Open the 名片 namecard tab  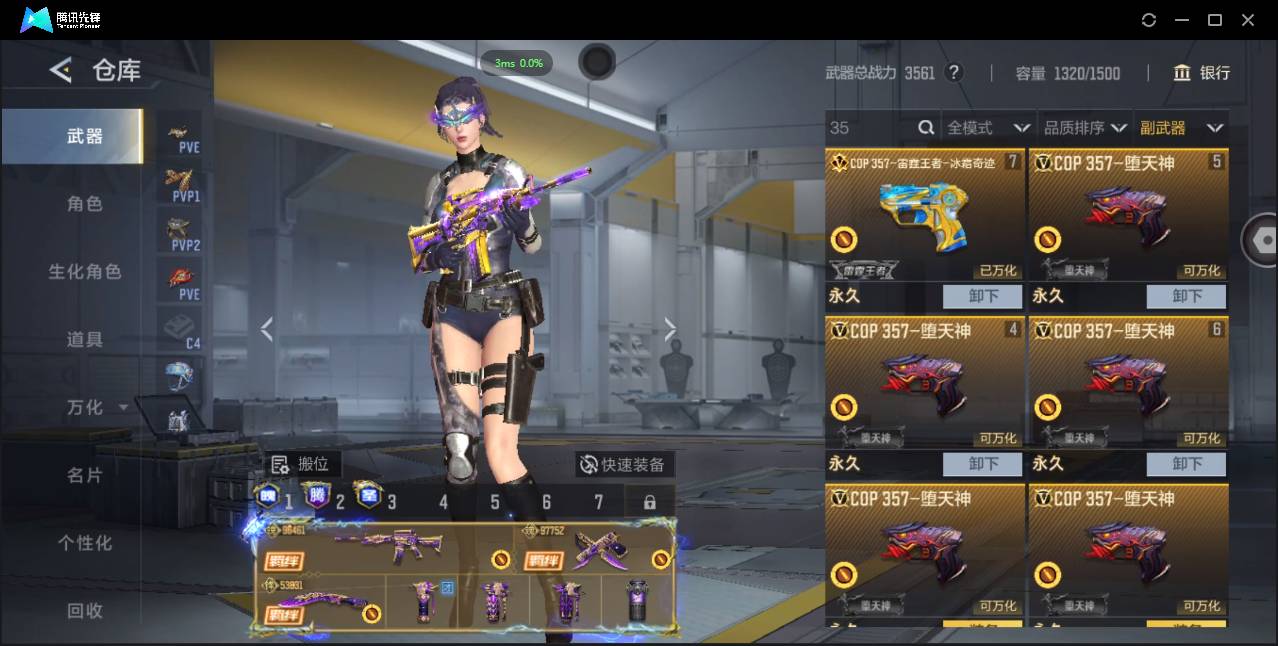point(85,476)
